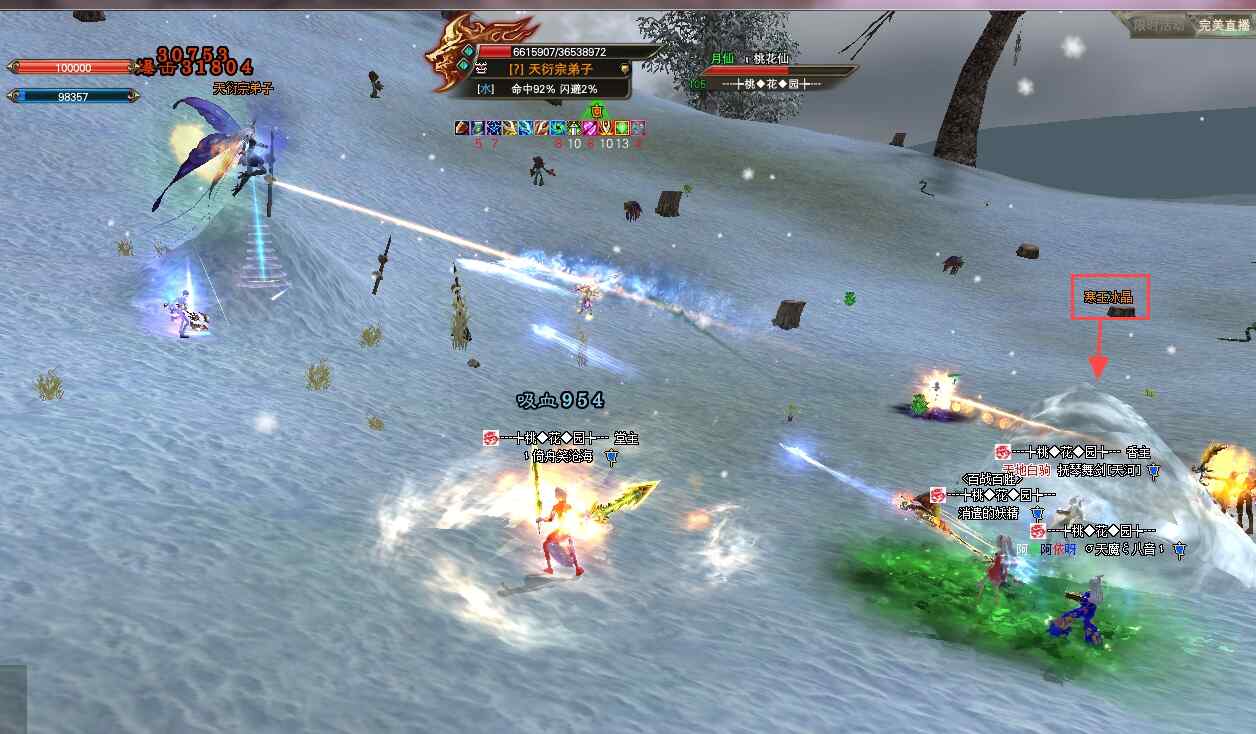
Task: Inspect the bright green gem buff icon
Action: [x=621, y=128]
